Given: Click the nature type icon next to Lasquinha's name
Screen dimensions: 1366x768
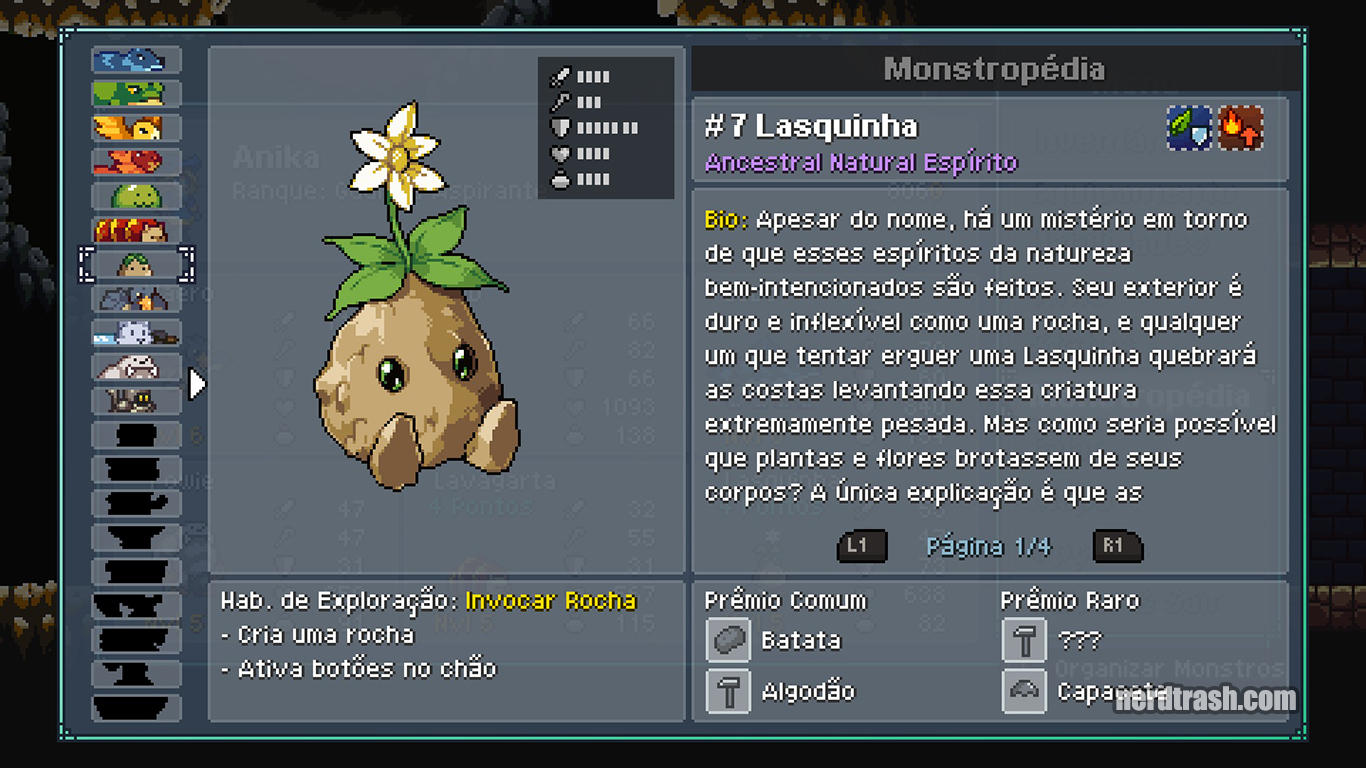Looking at the screenshot, I should (x=1188, y=129).
